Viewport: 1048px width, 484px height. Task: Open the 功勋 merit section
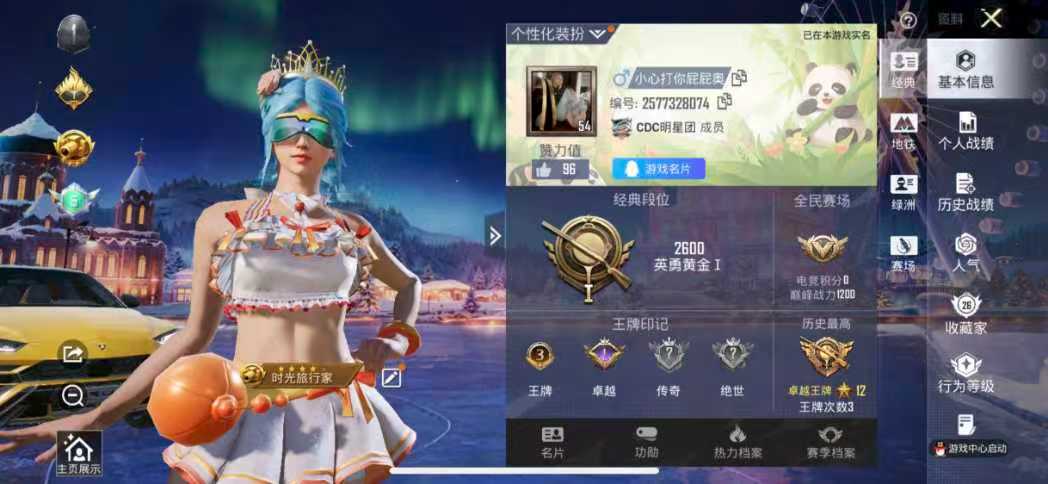point(646,441)
